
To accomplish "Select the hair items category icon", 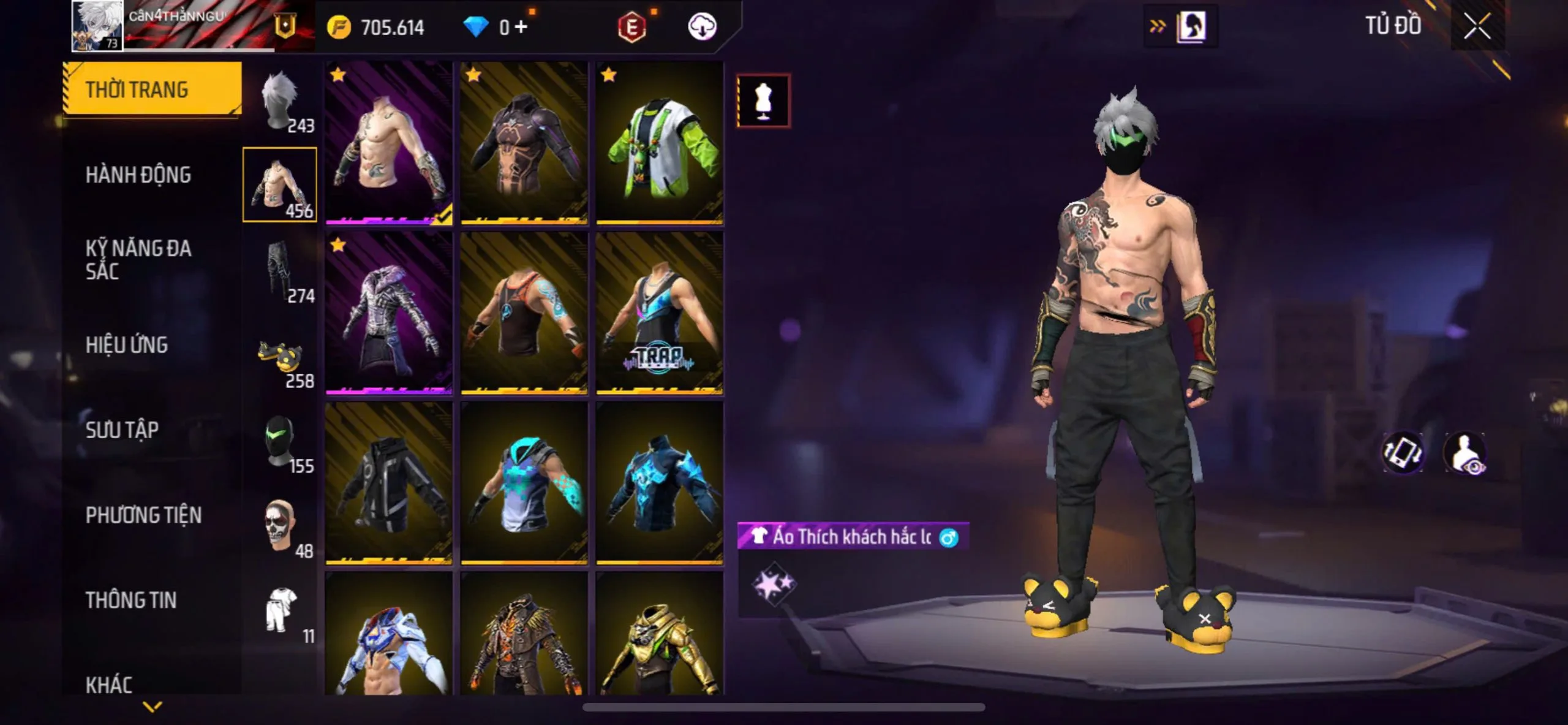I will pos(281,101).
